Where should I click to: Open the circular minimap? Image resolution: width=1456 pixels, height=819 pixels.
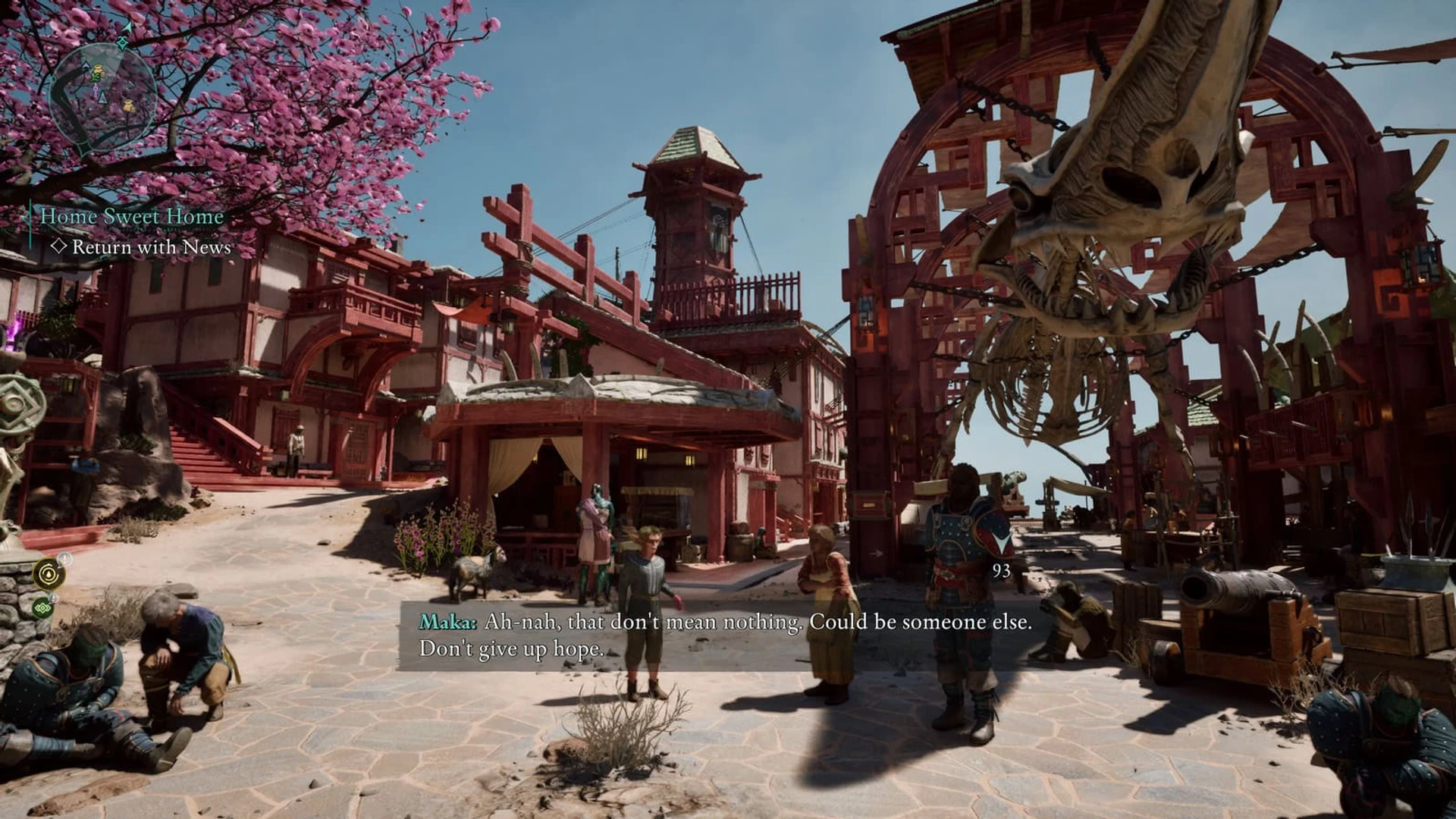(102, 96)
